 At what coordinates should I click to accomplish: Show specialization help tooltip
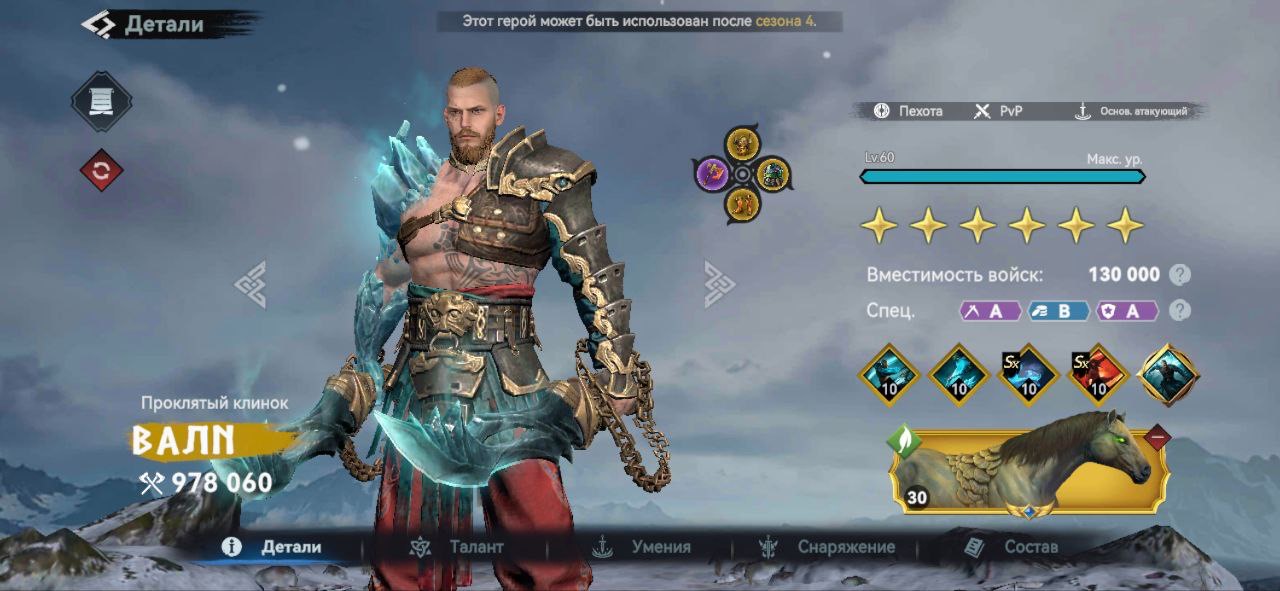(x=1180, y=310)
